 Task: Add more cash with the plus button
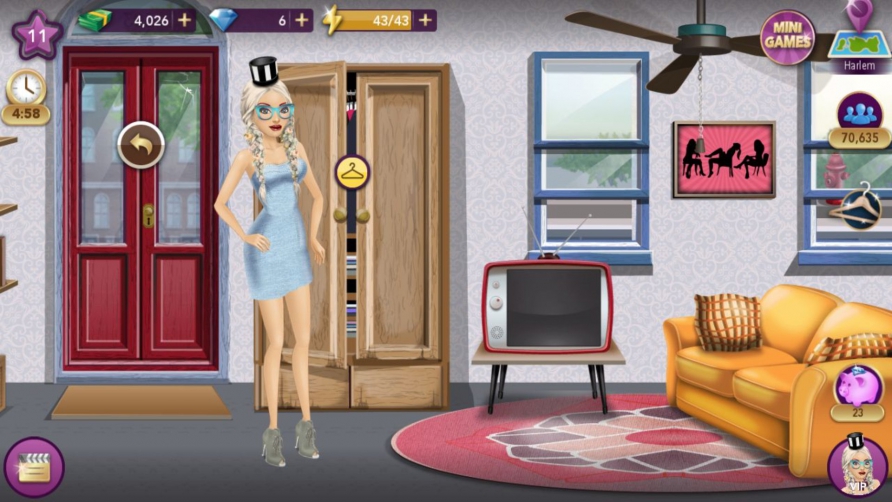click(183, 20)
